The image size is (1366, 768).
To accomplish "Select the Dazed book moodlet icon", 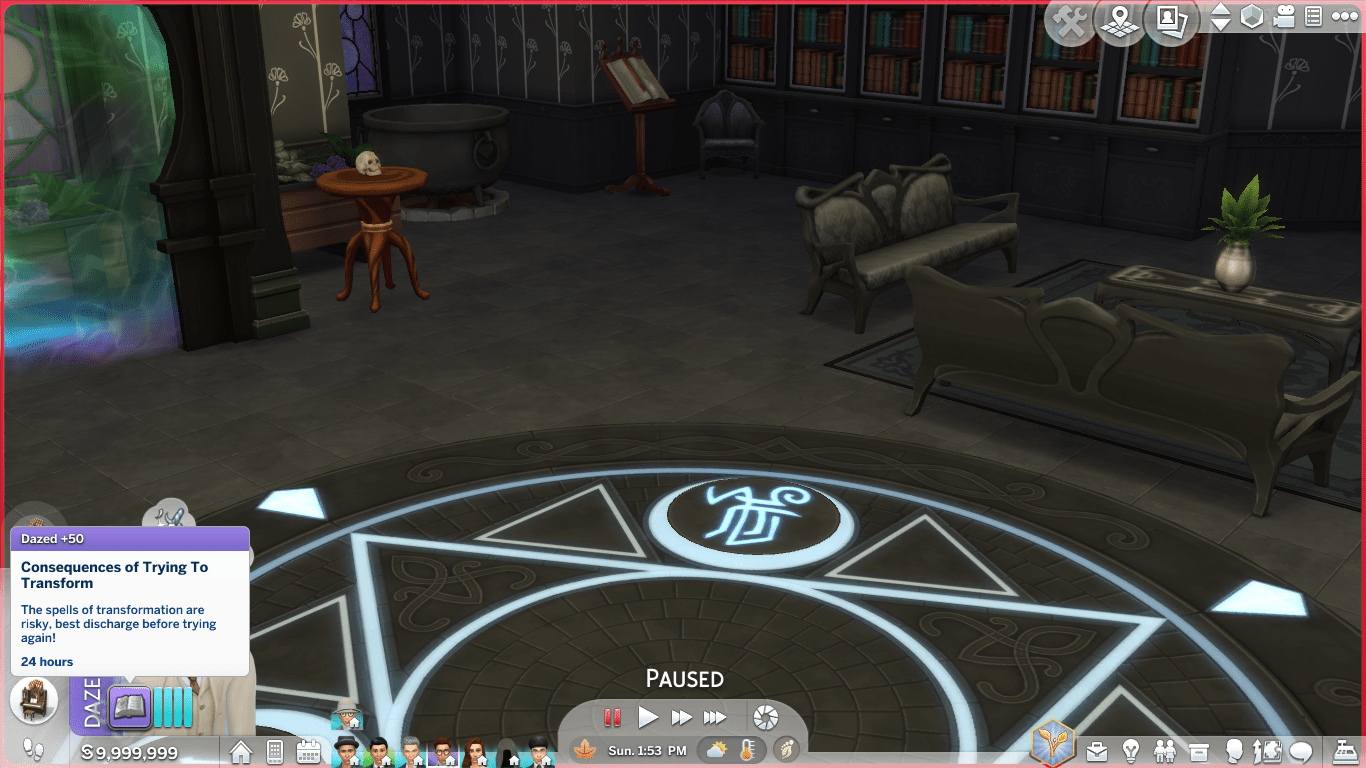I will click(x=130, y=707).
